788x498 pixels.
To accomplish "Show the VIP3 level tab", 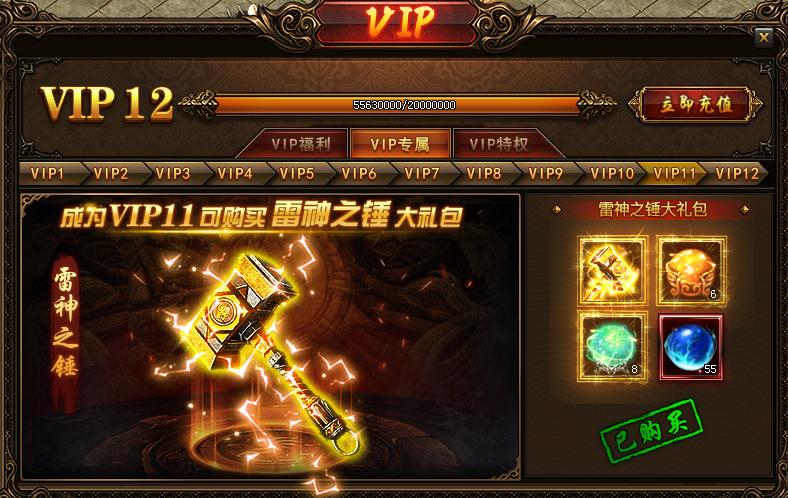I will point(172,173).
